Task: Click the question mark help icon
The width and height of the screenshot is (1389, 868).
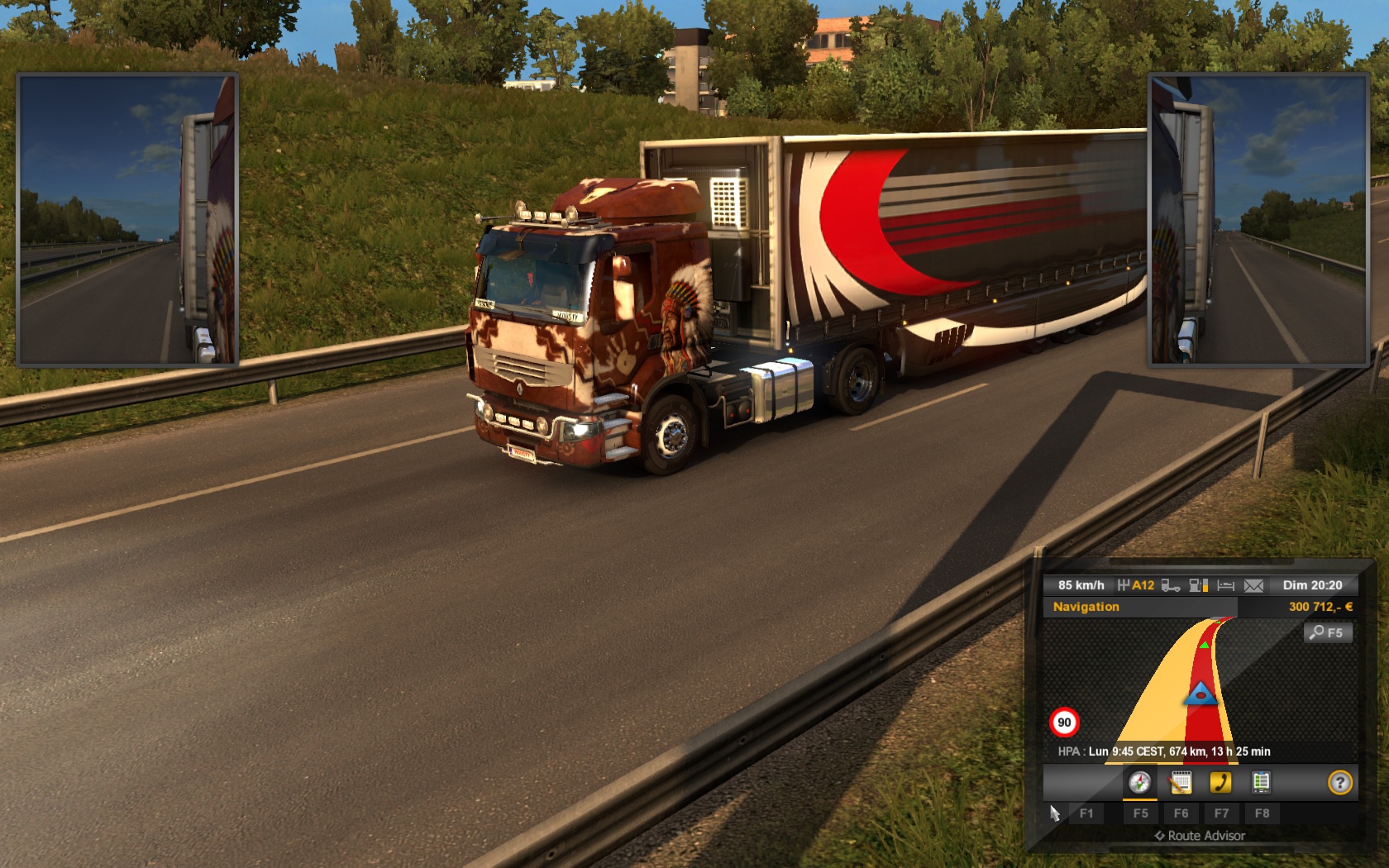Action: [1339, 782]
